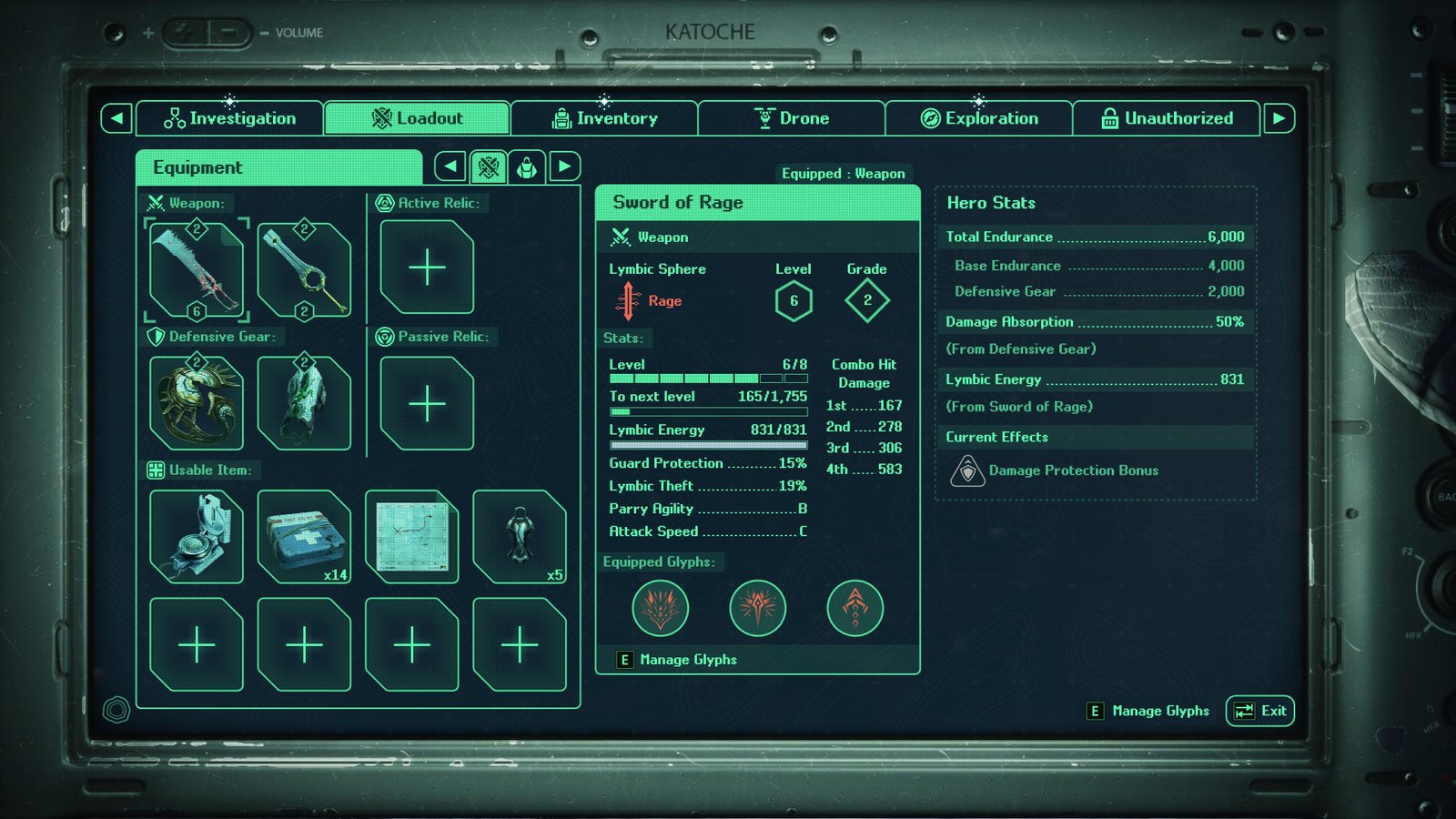Viewport: 1456px width, 819px height.
Task: Switch to the Investigation tab
Action: tap(230, 118)
